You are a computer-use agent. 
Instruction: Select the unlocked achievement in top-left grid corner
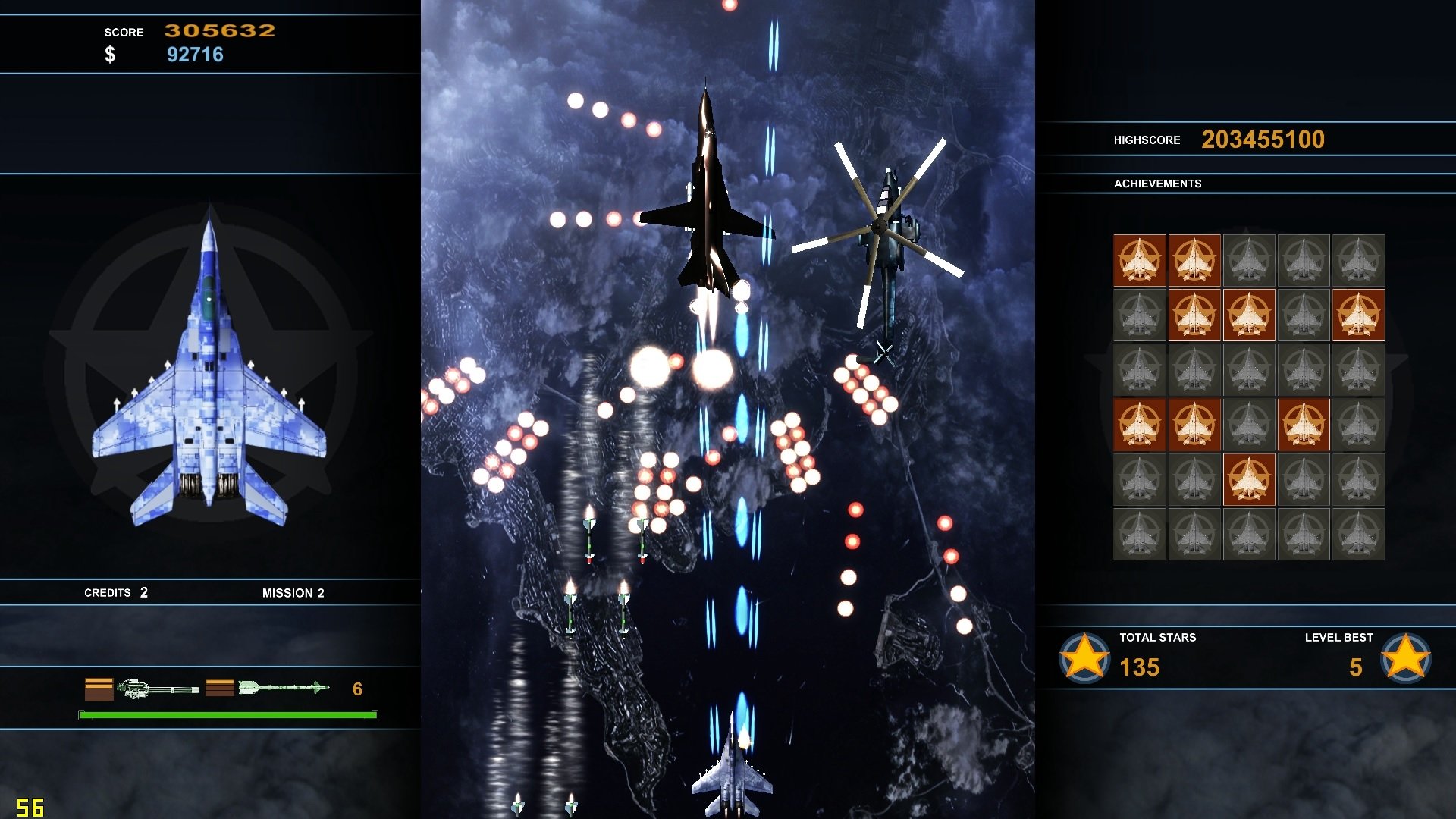click(1139, 260)
